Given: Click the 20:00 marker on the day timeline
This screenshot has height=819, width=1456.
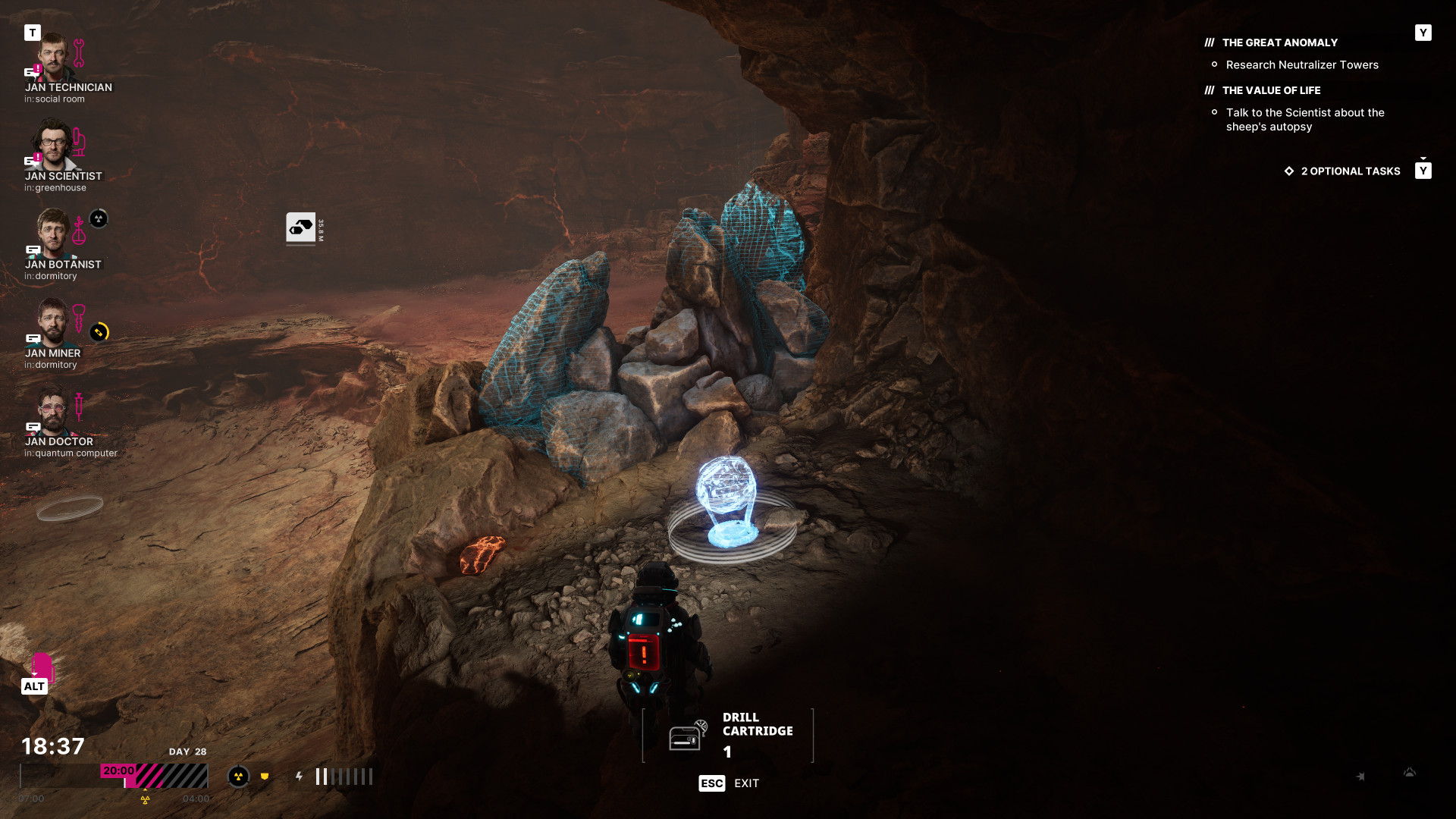Looking at the screenshot, I should 118,770.
